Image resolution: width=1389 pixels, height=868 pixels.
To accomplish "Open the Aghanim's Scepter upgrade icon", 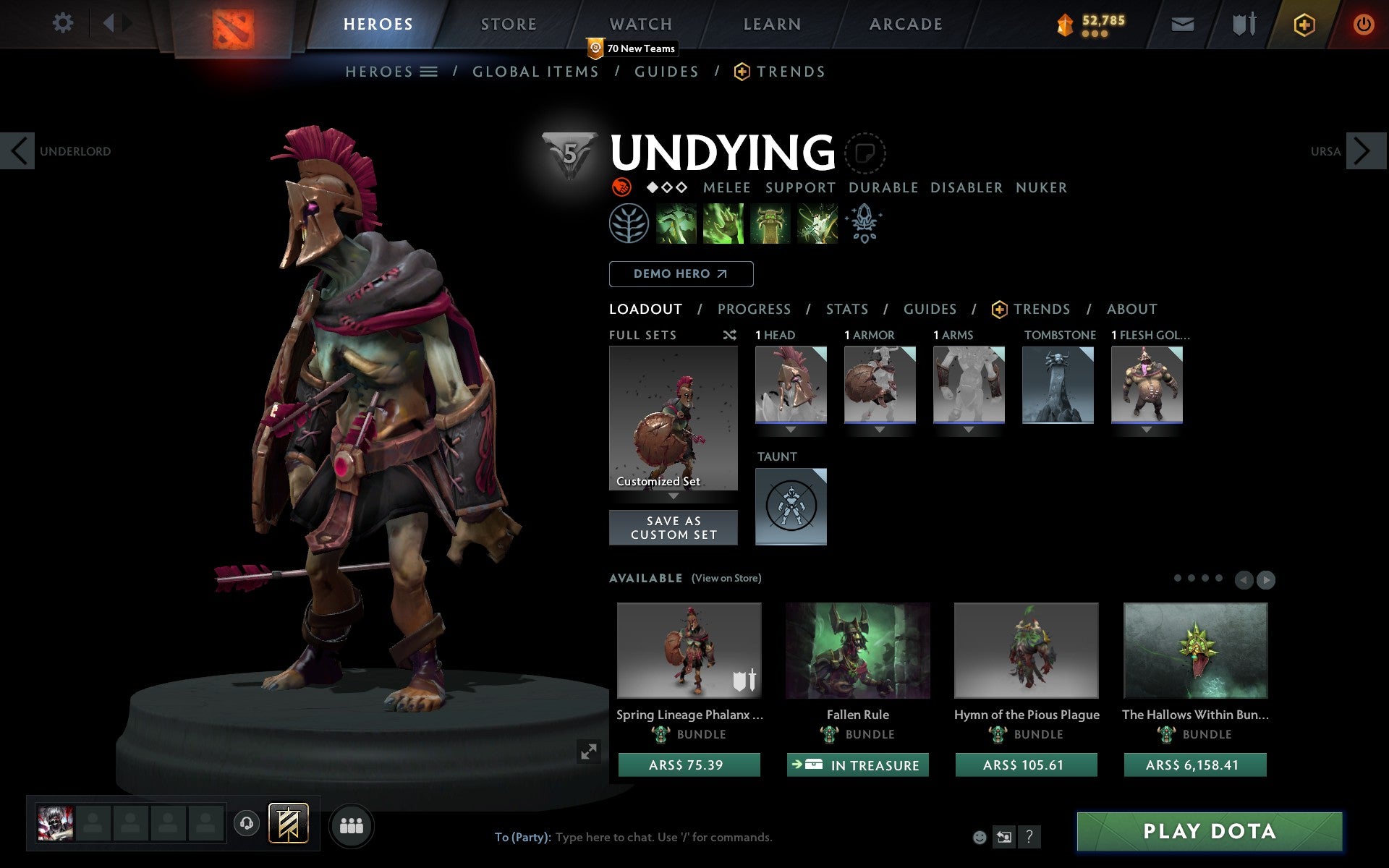I will (x=865, y=223).
